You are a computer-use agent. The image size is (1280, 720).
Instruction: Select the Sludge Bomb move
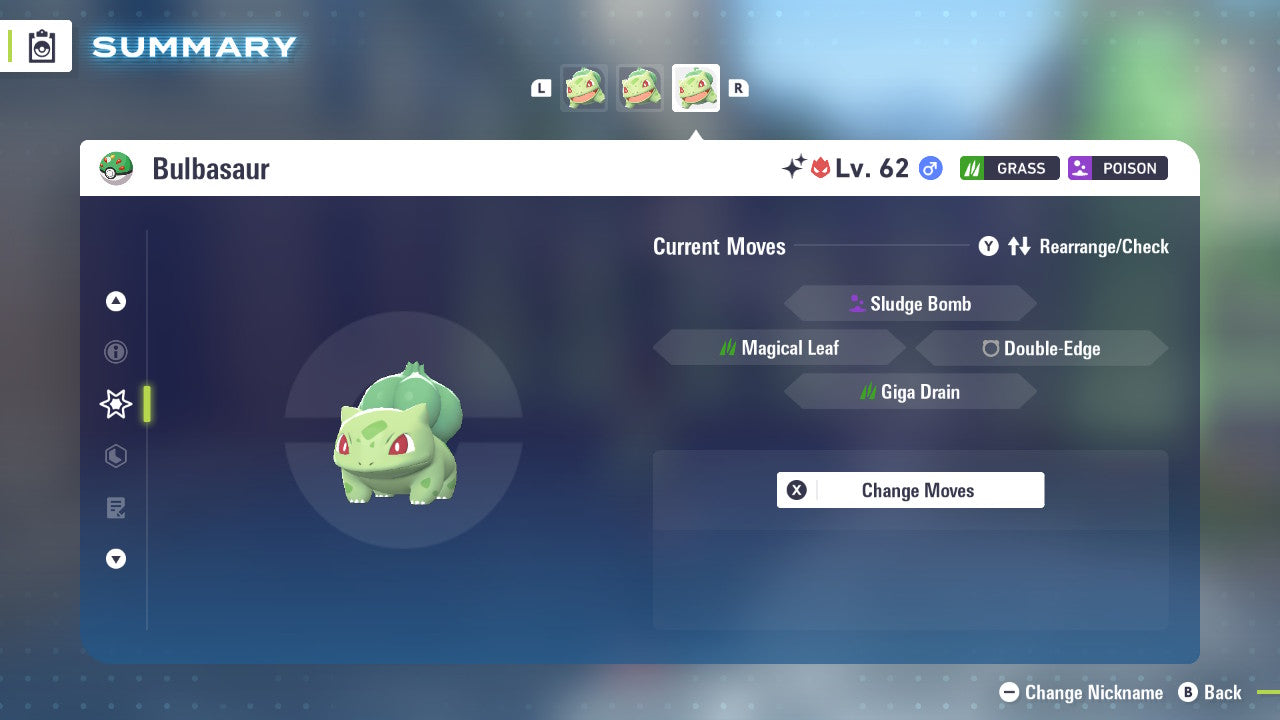pyautogui.click(x=910, y=303)
